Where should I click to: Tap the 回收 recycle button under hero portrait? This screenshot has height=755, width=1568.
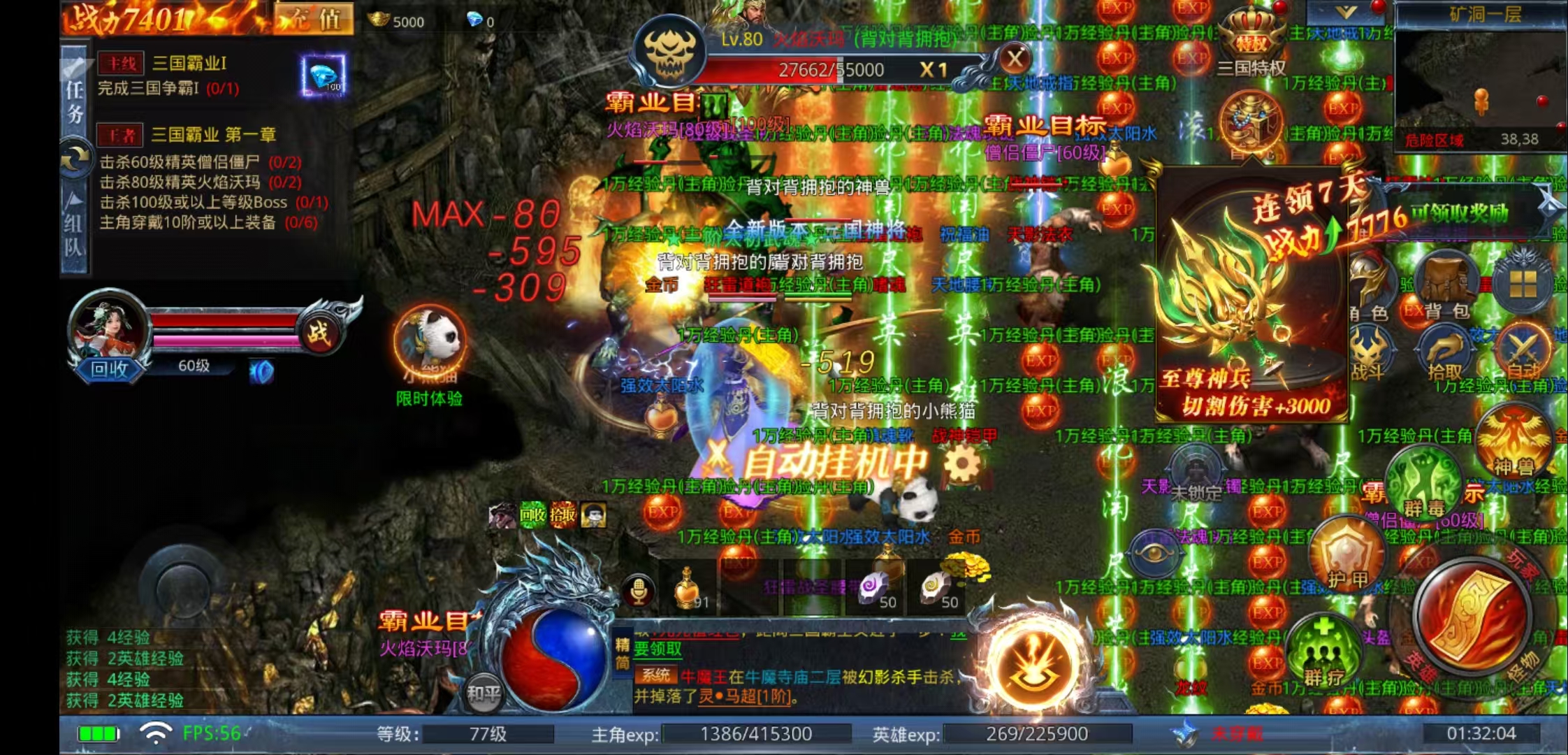[x=110, y=368]
